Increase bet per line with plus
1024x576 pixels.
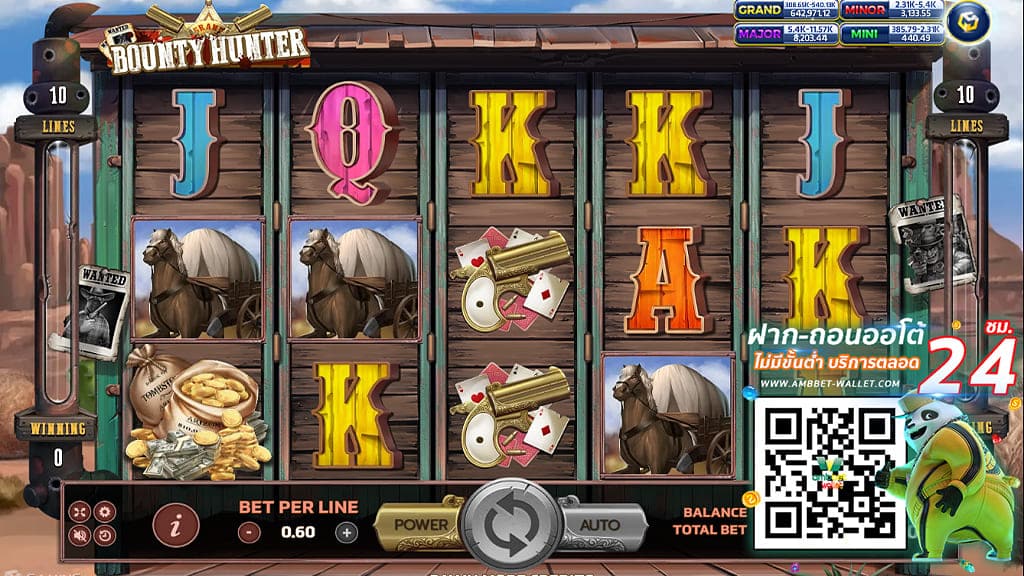(x=346, y=533)
